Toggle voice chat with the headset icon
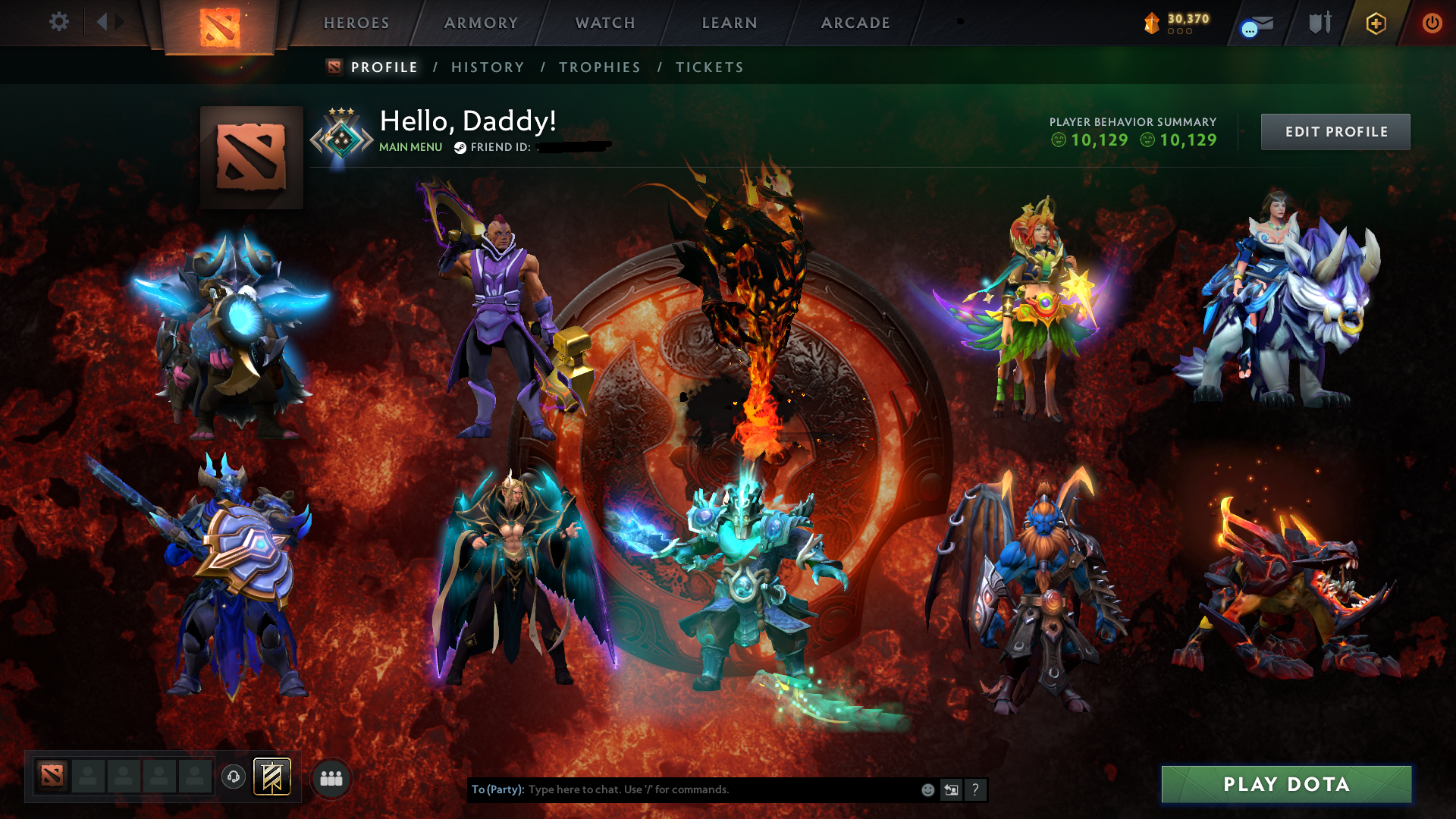The height and width of the screenshot is (819, 1456). [234, 777]
